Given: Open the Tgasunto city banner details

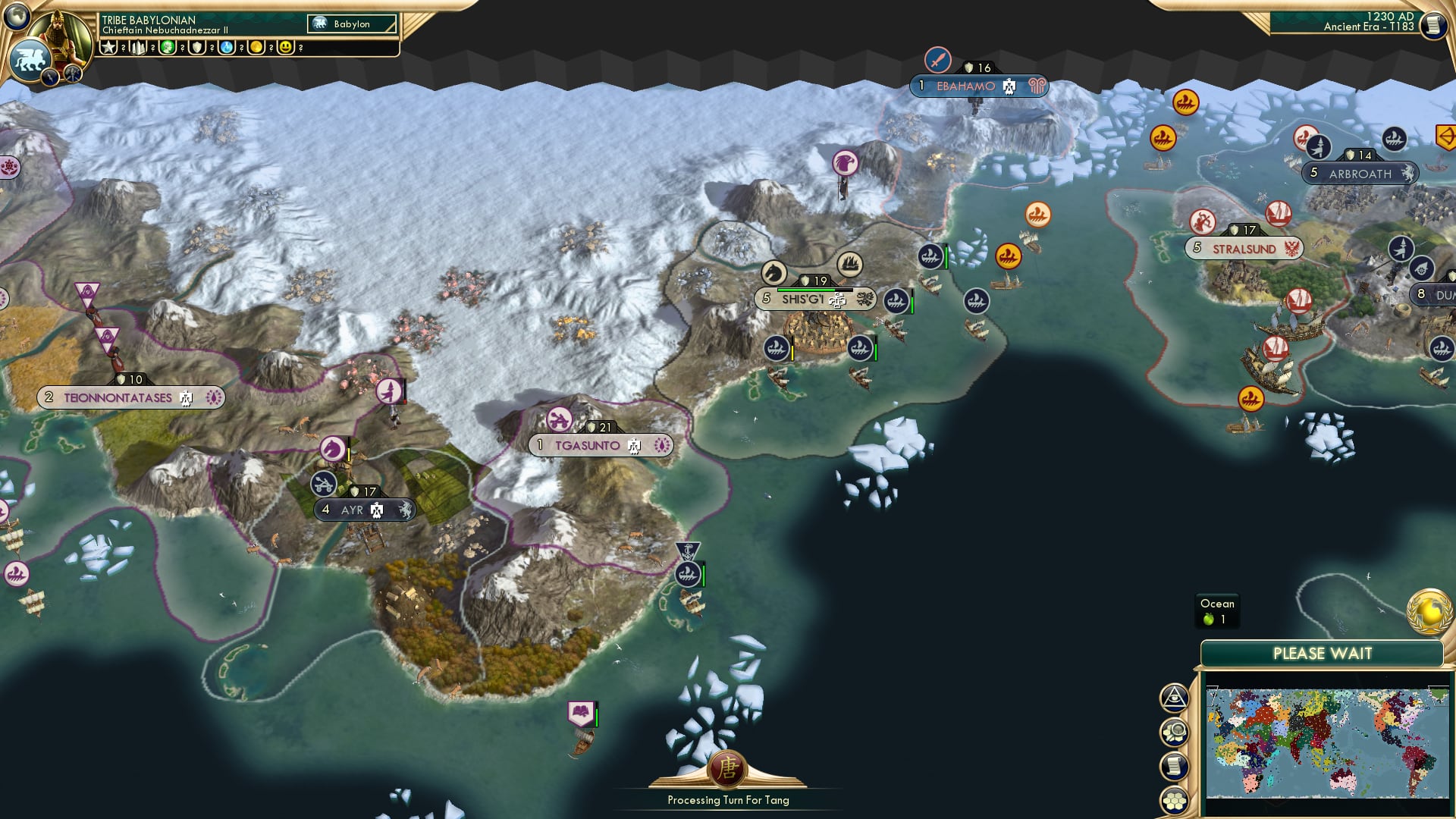Looking at the screenshot, I should coord(599,446).
